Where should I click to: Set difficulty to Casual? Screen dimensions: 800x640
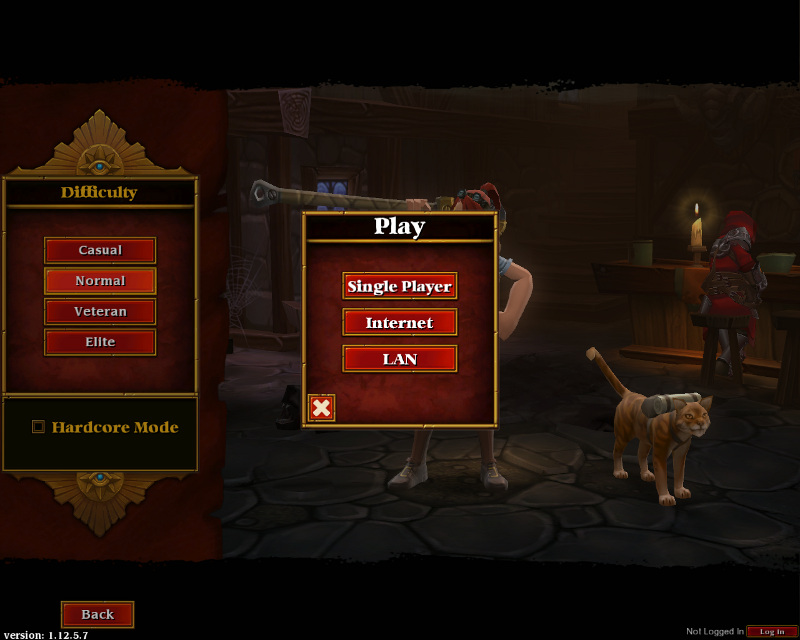(100, 250)
